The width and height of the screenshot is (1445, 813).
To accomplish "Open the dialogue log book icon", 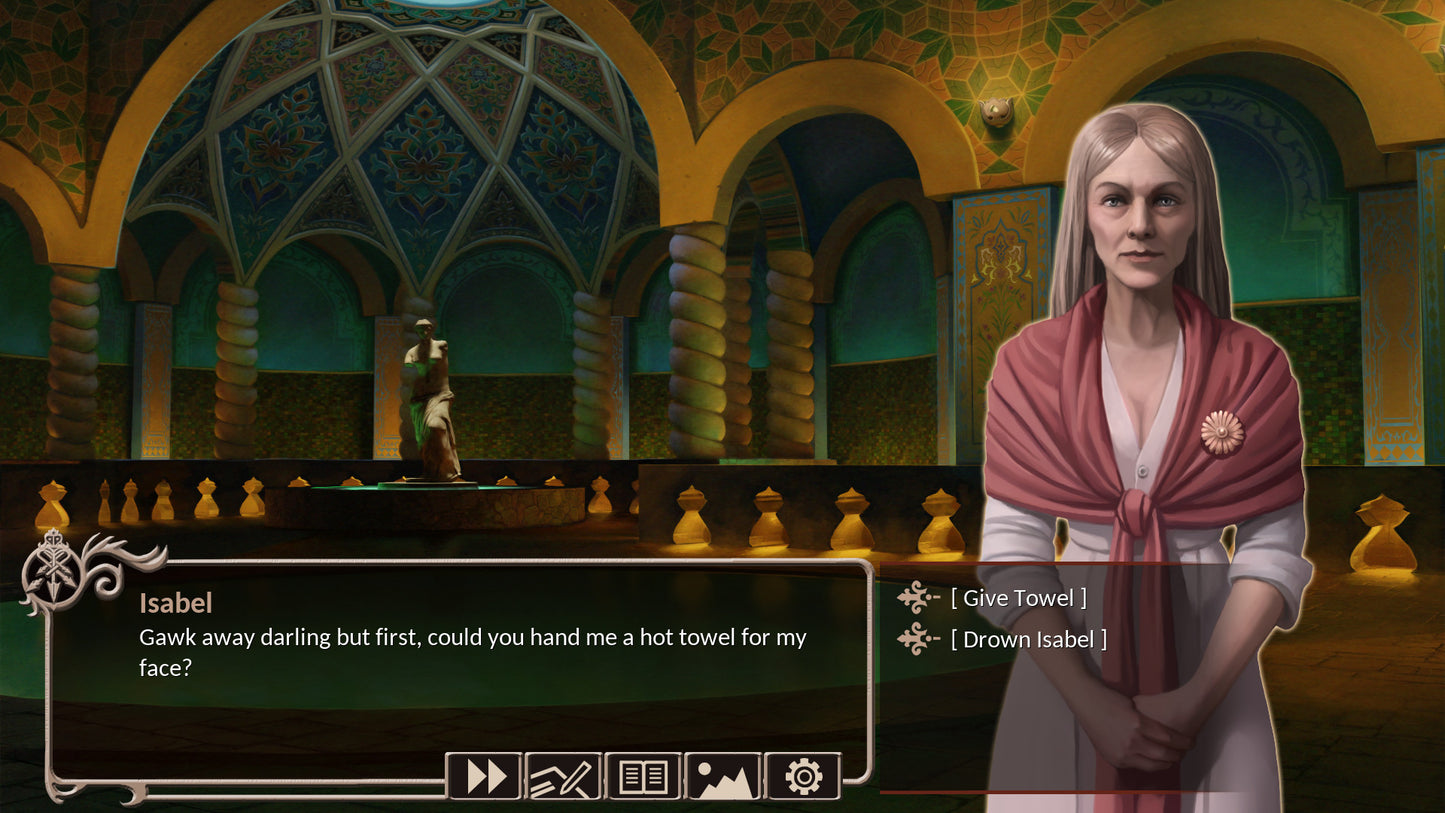I will click(x=643, y=776).
